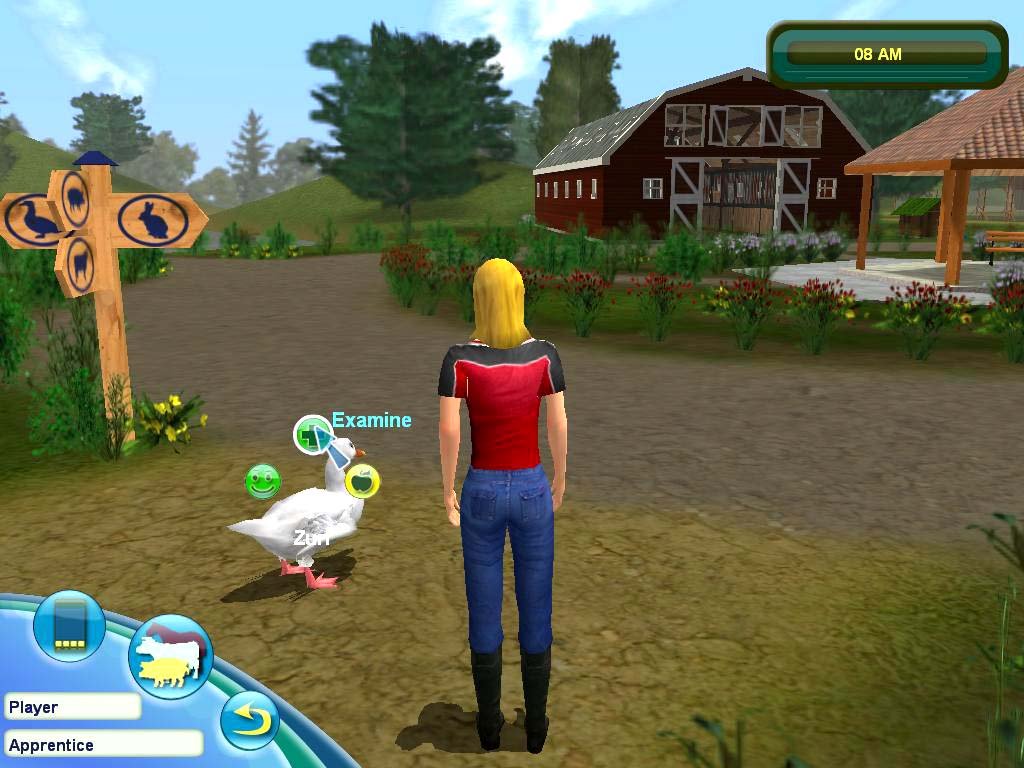Click the yellow back arrow button
Screen dimensions: 1024x768
[x=249, y=720]
